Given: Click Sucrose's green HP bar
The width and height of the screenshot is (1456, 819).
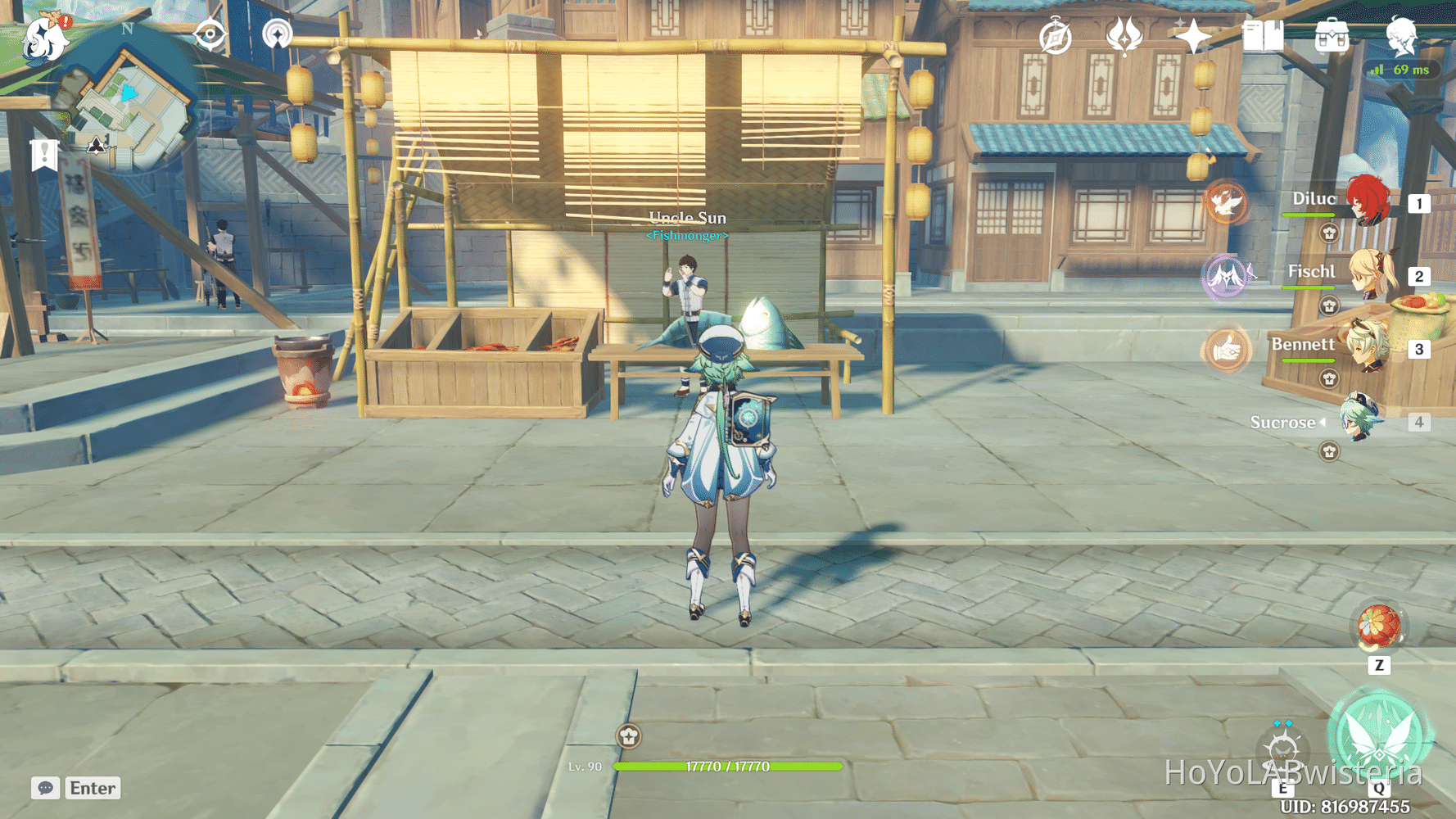Looking at the screenshot, I should (x=729, y=768).
